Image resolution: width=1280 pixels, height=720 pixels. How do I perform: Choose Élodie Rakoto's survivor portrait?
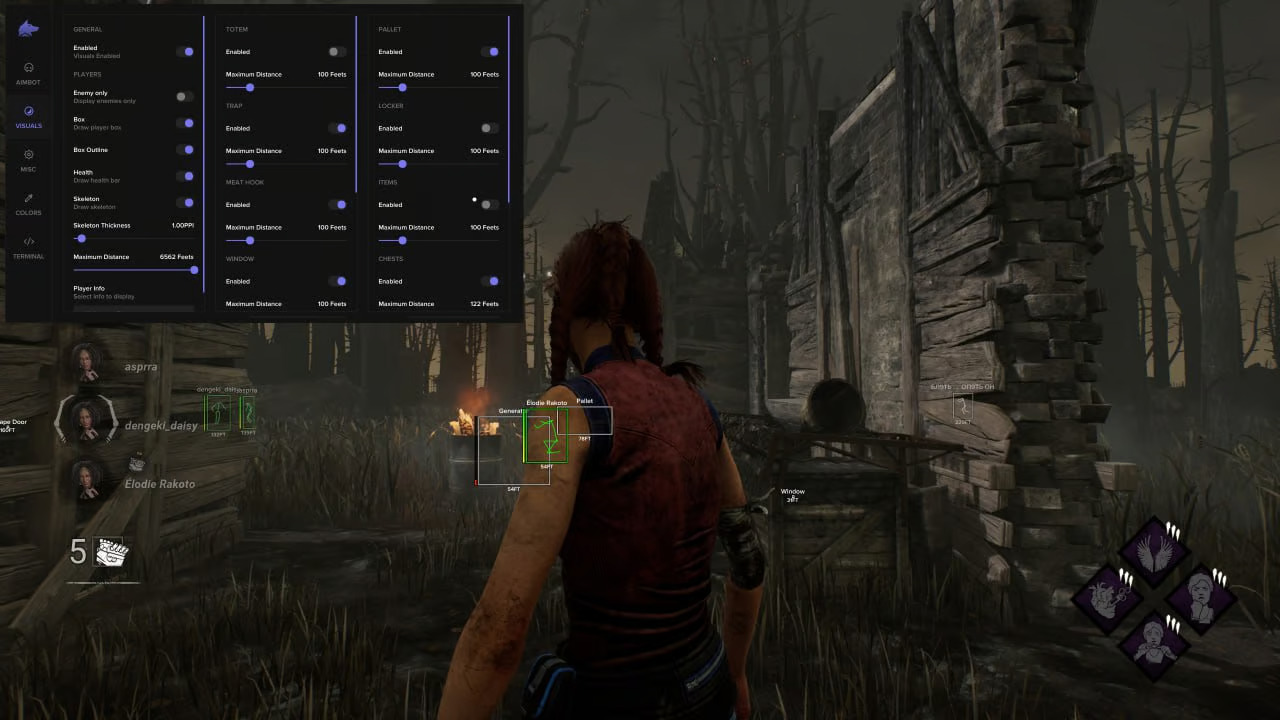(86, 479)
